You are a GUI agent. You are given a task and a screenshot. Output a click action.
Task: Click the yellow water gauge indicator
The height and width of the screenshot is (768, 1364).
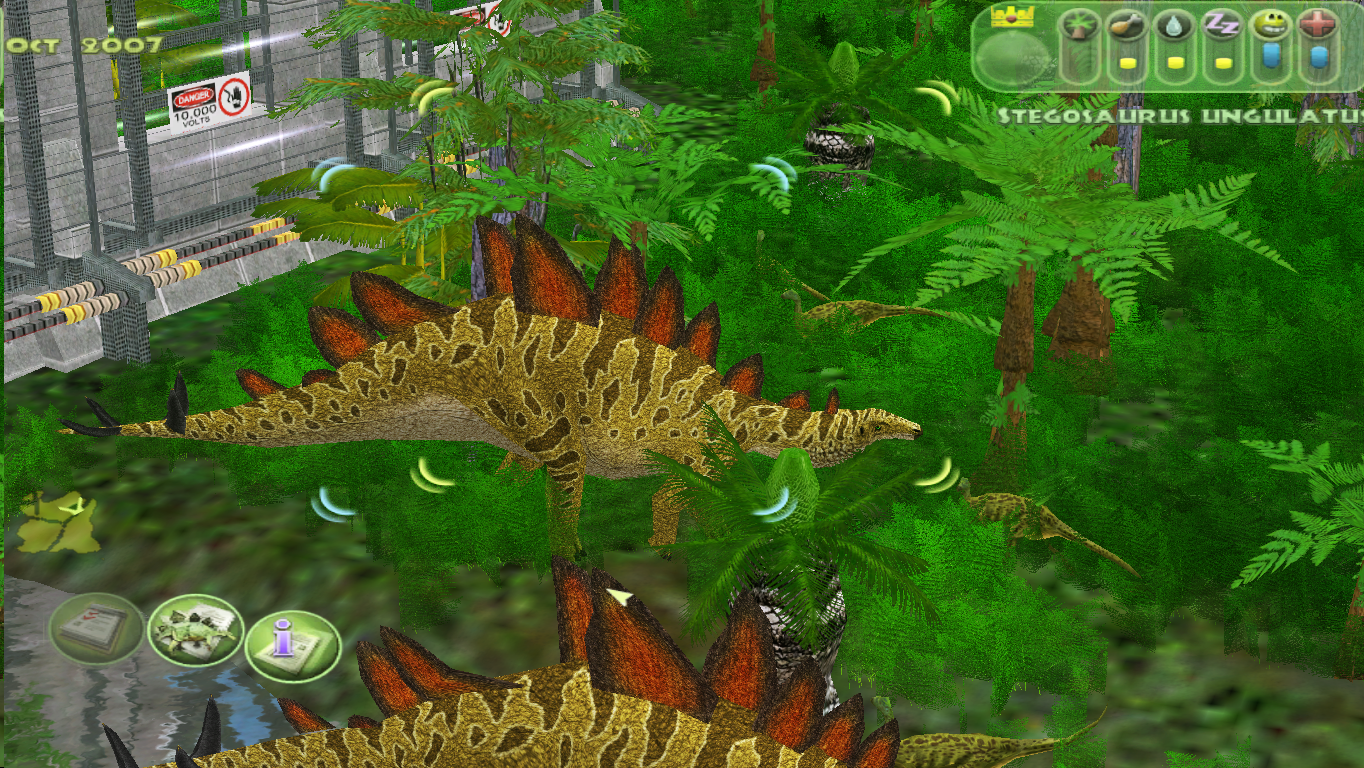tap(1173, 62)
